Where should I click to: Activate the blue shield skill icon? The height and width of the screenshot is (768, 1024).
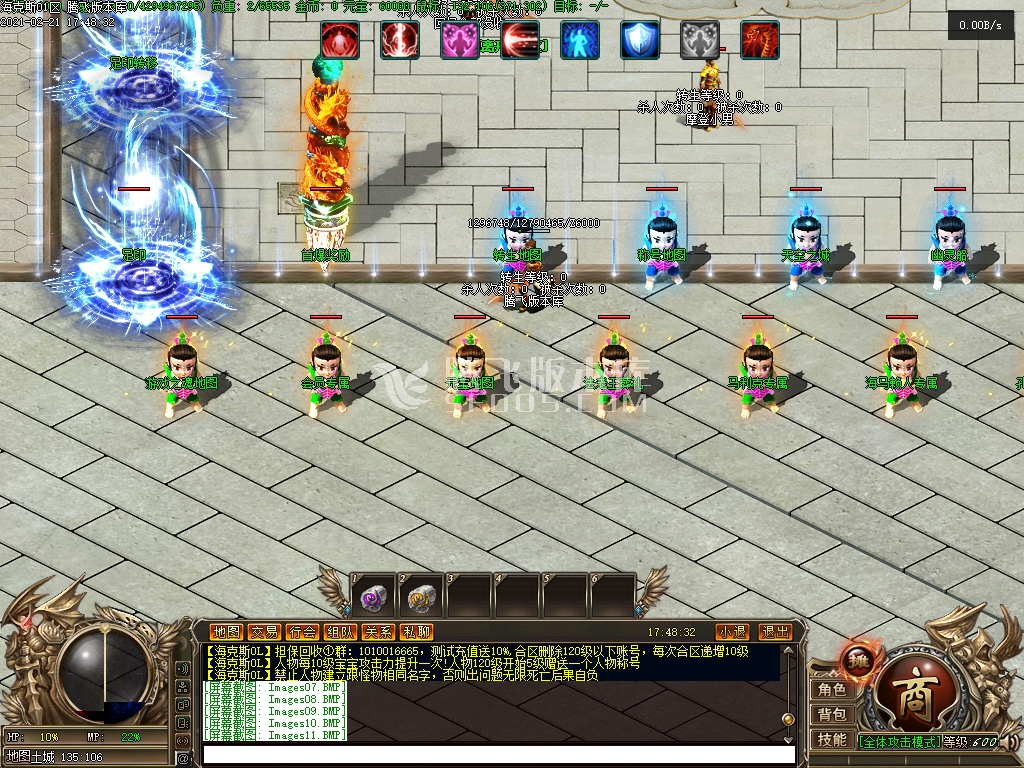point(639,40)
